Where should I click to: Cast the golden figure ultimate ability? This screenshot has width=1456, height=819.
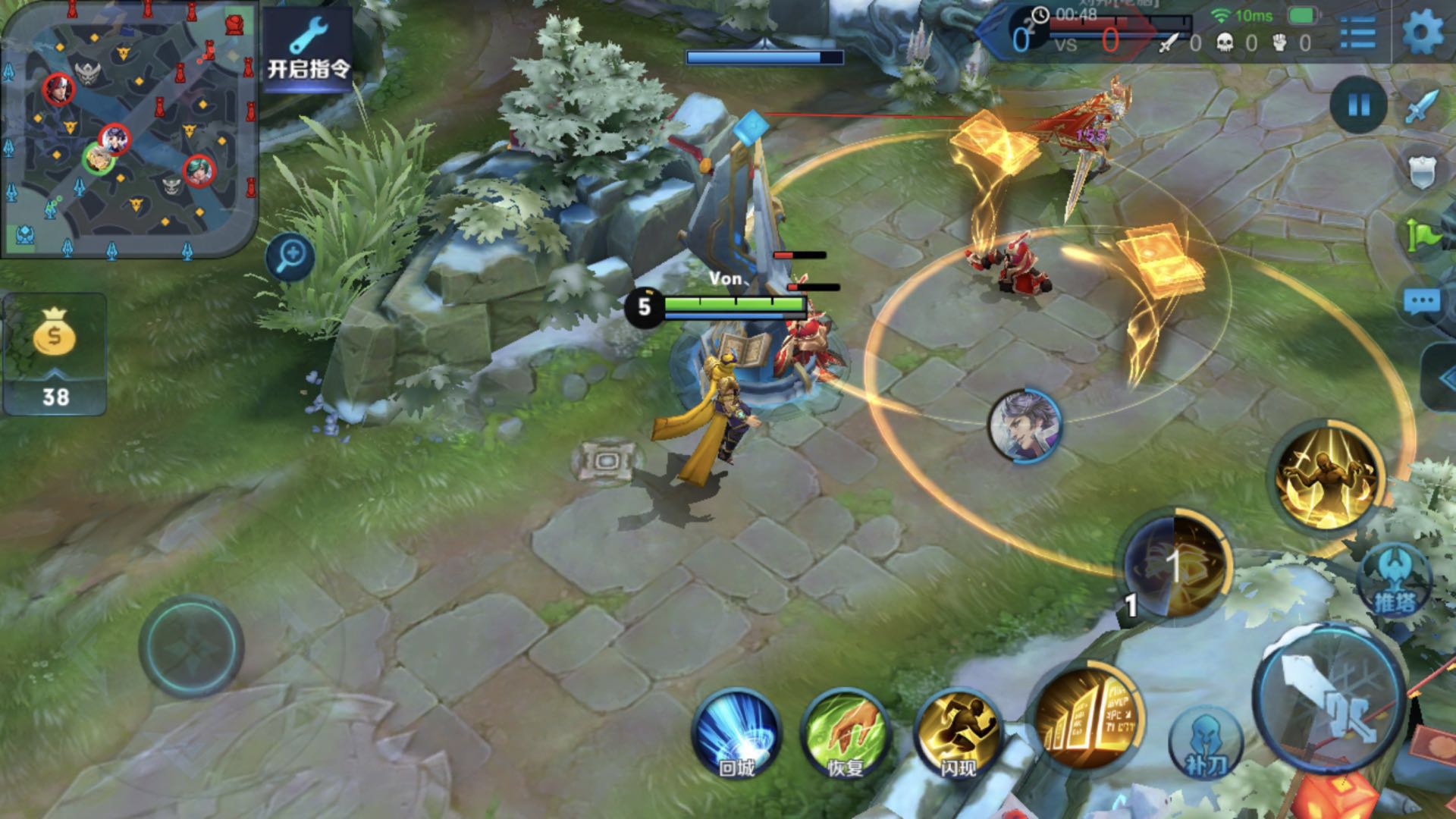(1327, 475)
